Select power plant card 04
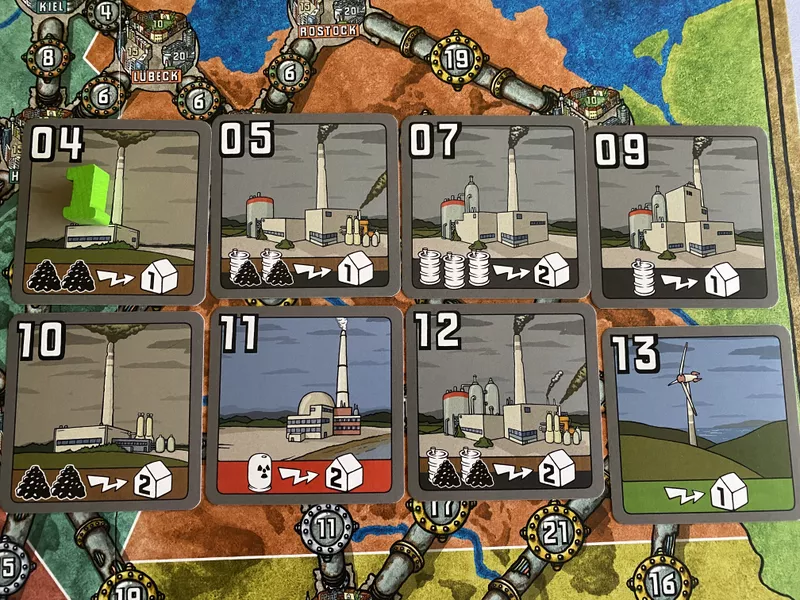The height and width of the screenshot is (600, 800). pos(110,212)
